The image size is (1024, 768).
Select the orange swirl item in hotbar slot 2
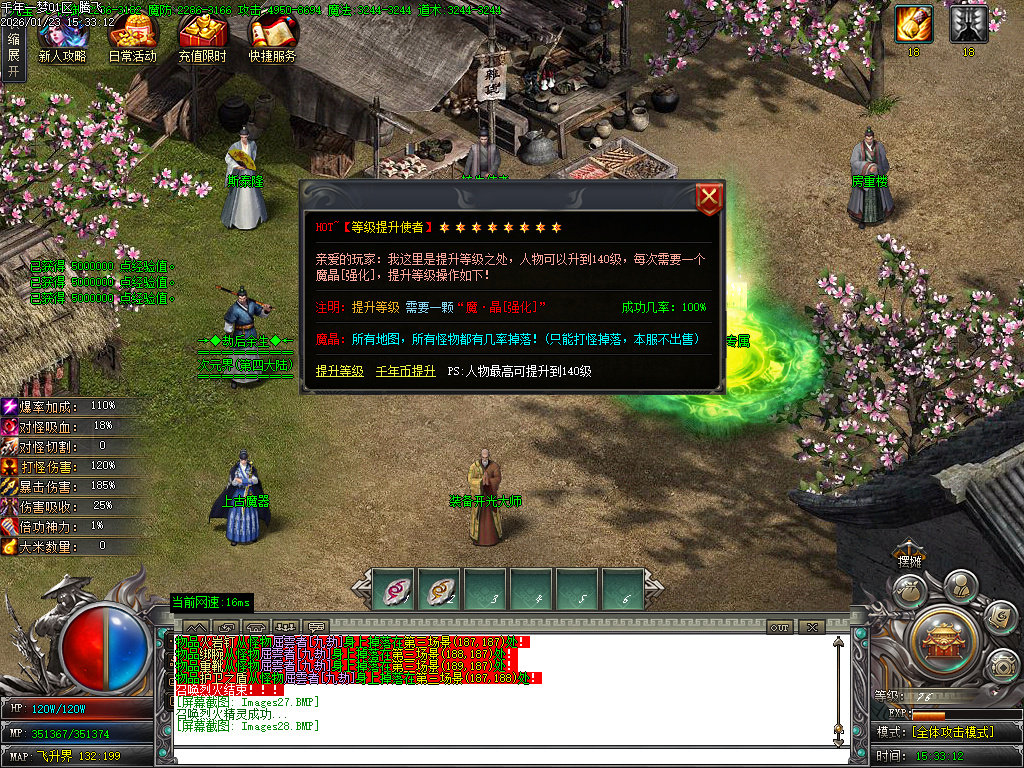[441, 590]
